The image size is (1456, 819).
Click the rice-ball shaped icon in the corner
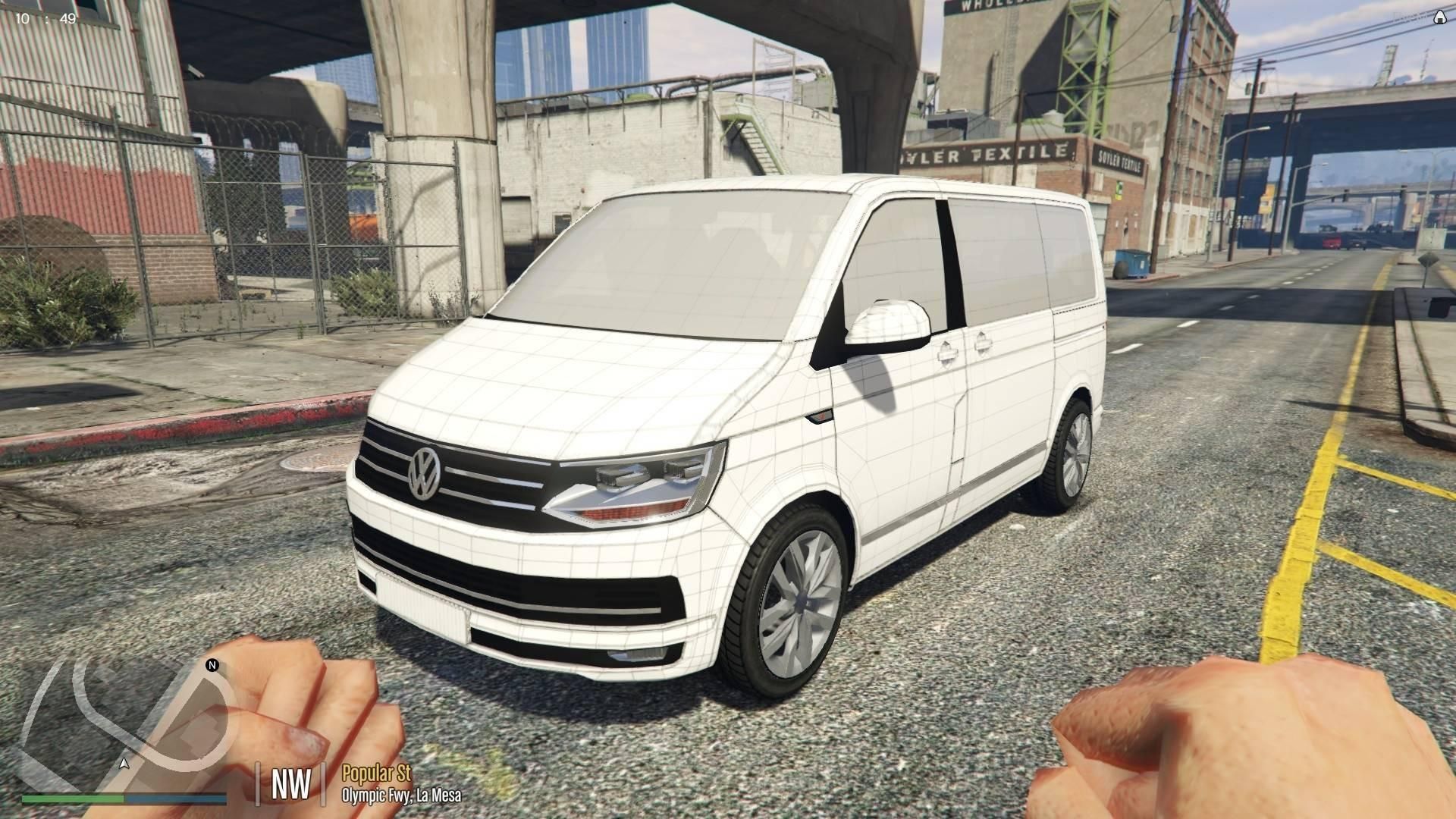pyautogui.click(x=1439, y=19)
